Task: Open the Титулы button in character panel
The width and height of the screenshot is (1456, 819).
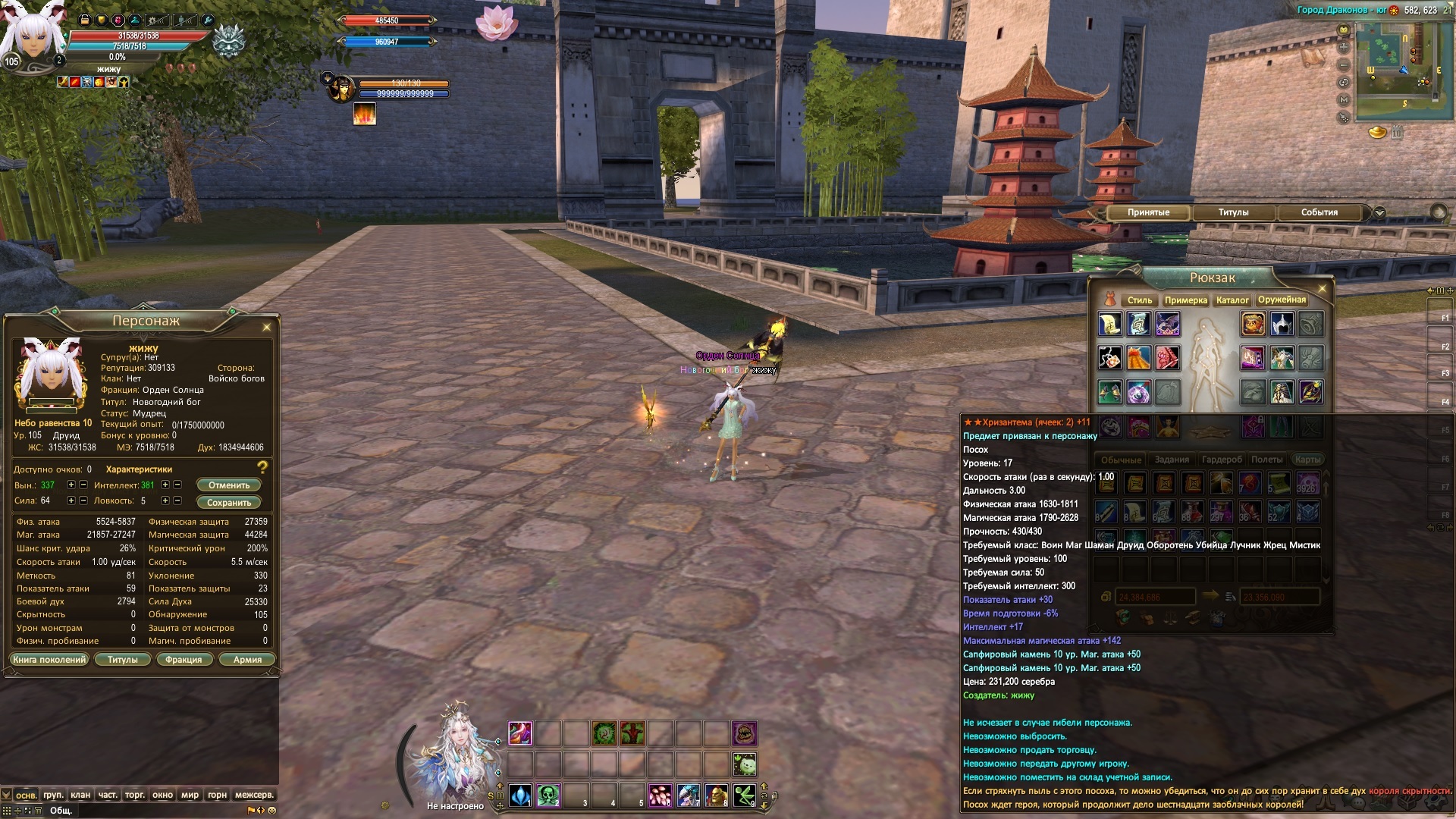Action: click(x=123, y=660)
